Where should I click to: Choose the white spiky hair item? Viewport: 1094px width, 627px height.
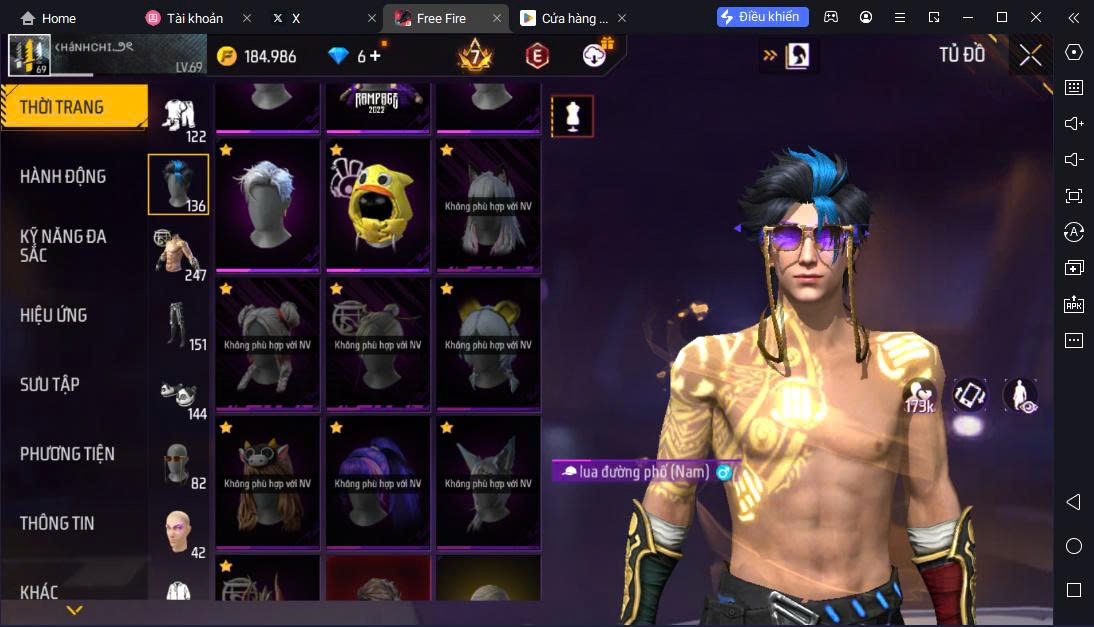coord(268,205)
